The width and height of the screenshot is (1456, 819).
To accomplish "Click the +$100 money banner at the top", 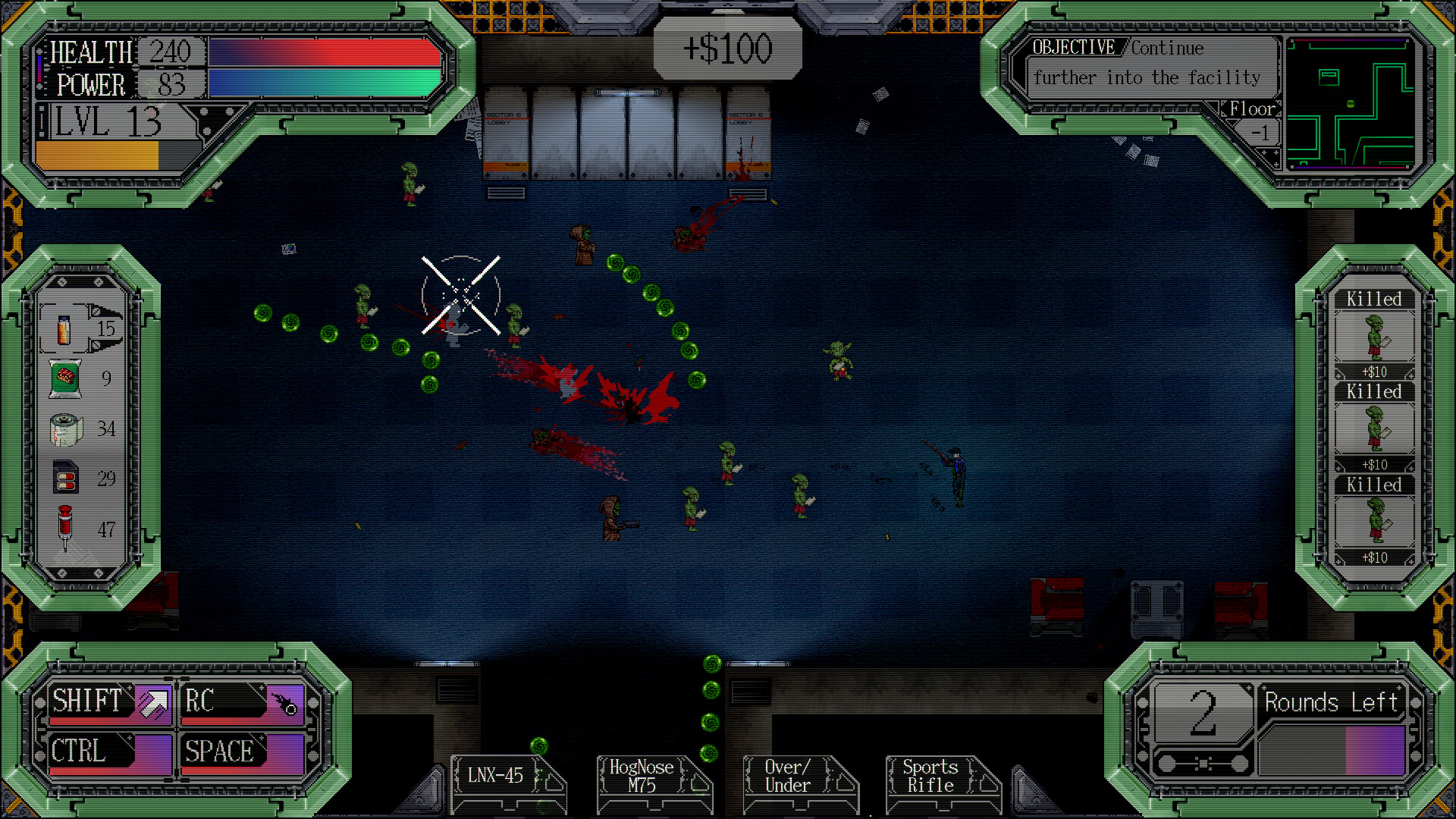I will pyautogui.click(x=726, y=48).
